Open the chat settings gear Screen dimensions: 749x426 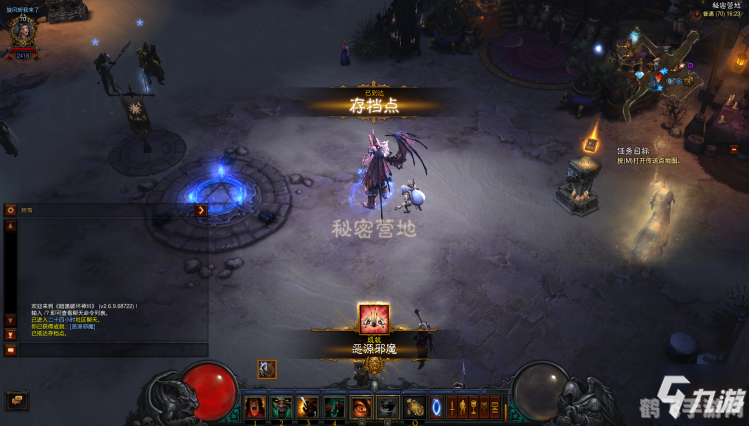click(10, 210)
